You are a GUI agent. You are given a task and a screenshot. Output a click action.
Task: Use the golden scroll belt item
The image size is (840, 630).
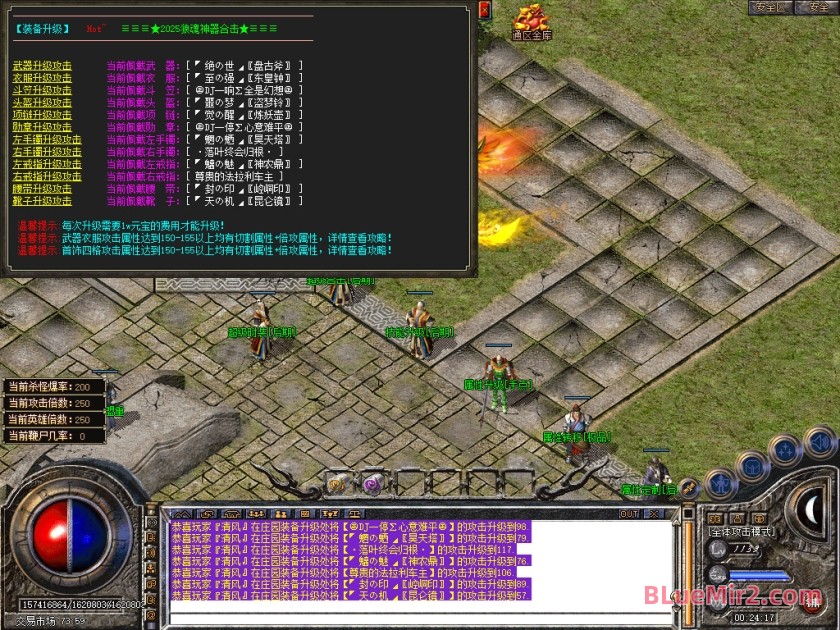click(335, 483)
